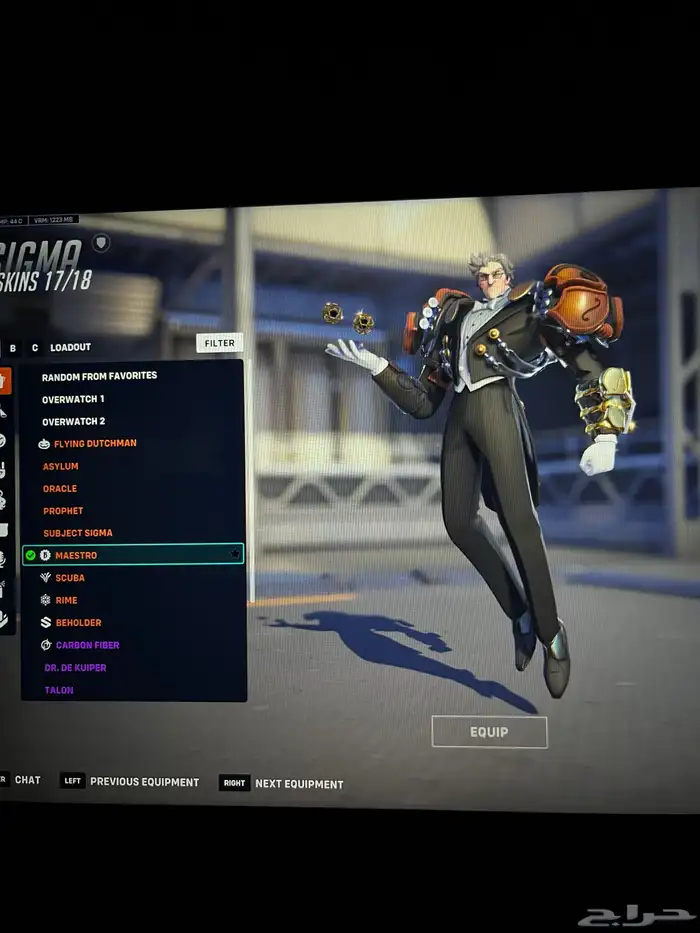Screen dimensions: 700x933
Task: Switch to Loadout B tab
Action: [x=13, y=348]
